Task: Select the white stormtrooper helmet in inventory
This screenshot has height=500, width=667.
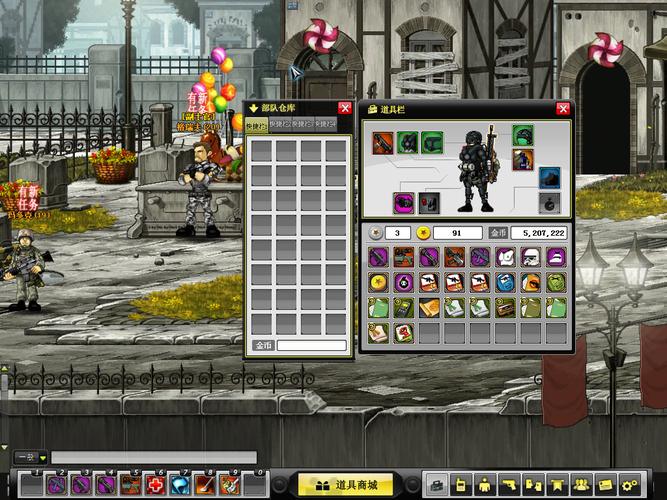Action: [x=531, y=258]
